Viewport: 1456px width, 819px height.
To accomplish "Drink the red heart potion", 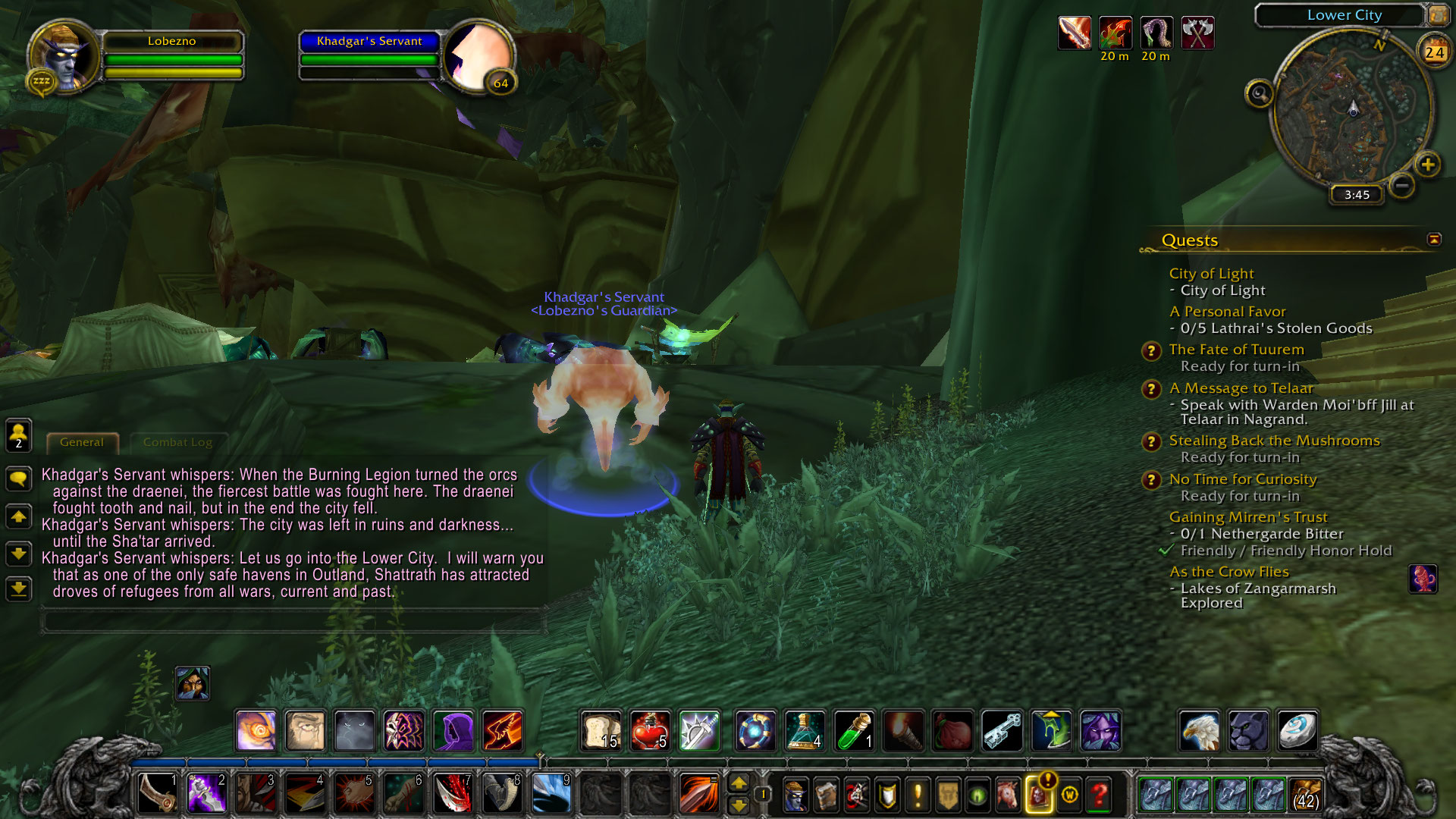I will 649,731.
